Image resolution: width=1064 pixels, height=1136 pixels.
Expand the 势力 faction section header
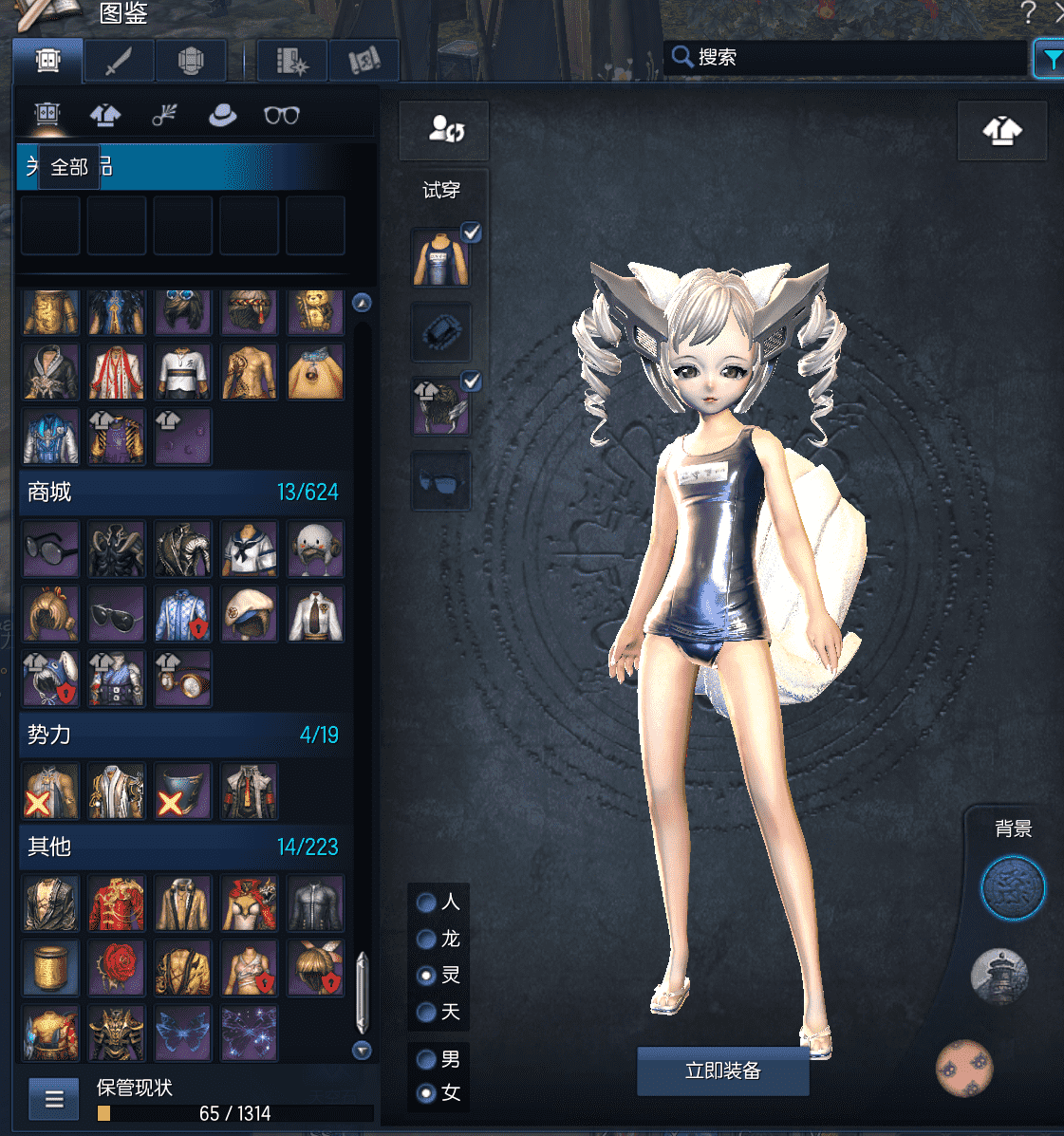tap(182, 735)
